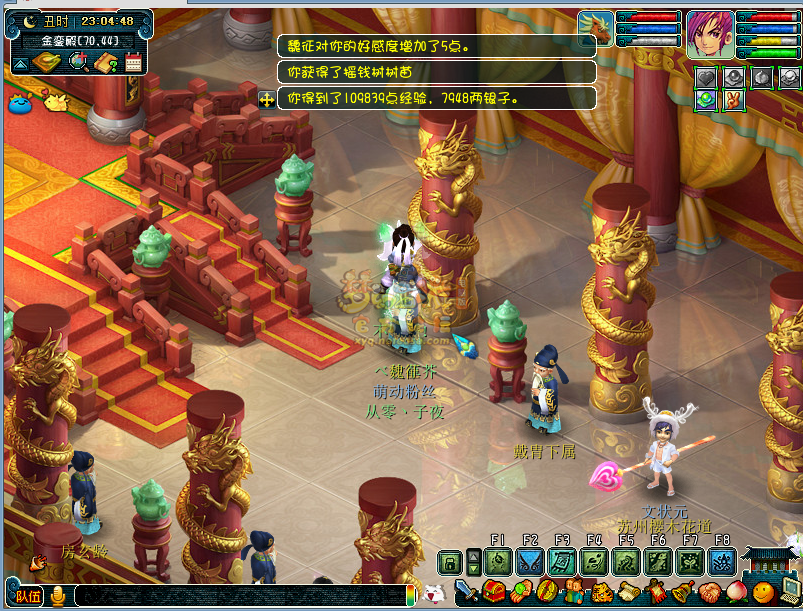Open the help book with question mark

point(107,63)
